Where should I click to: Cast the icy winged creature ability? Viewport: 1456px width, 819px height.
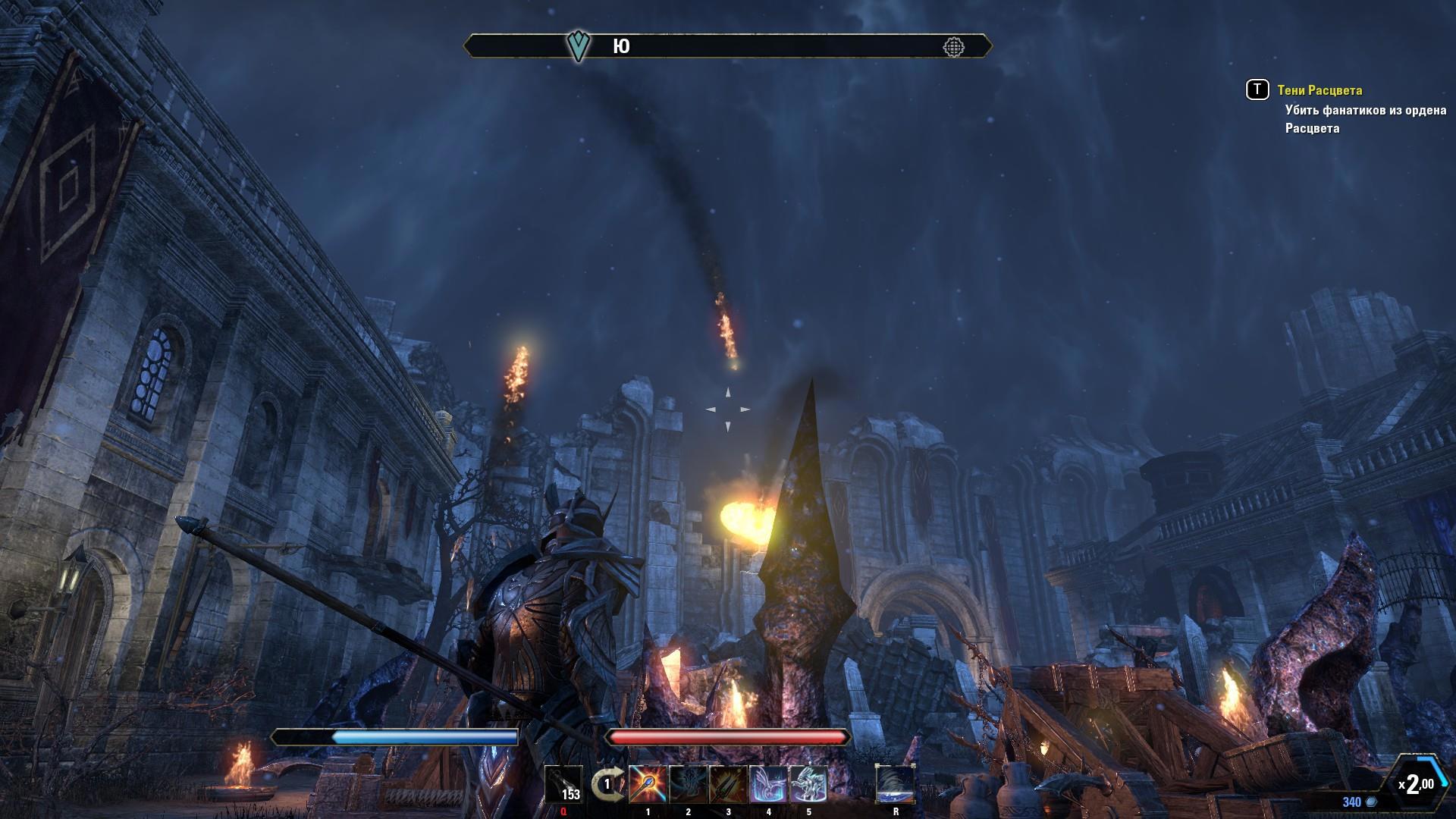[x=768, y=785]
